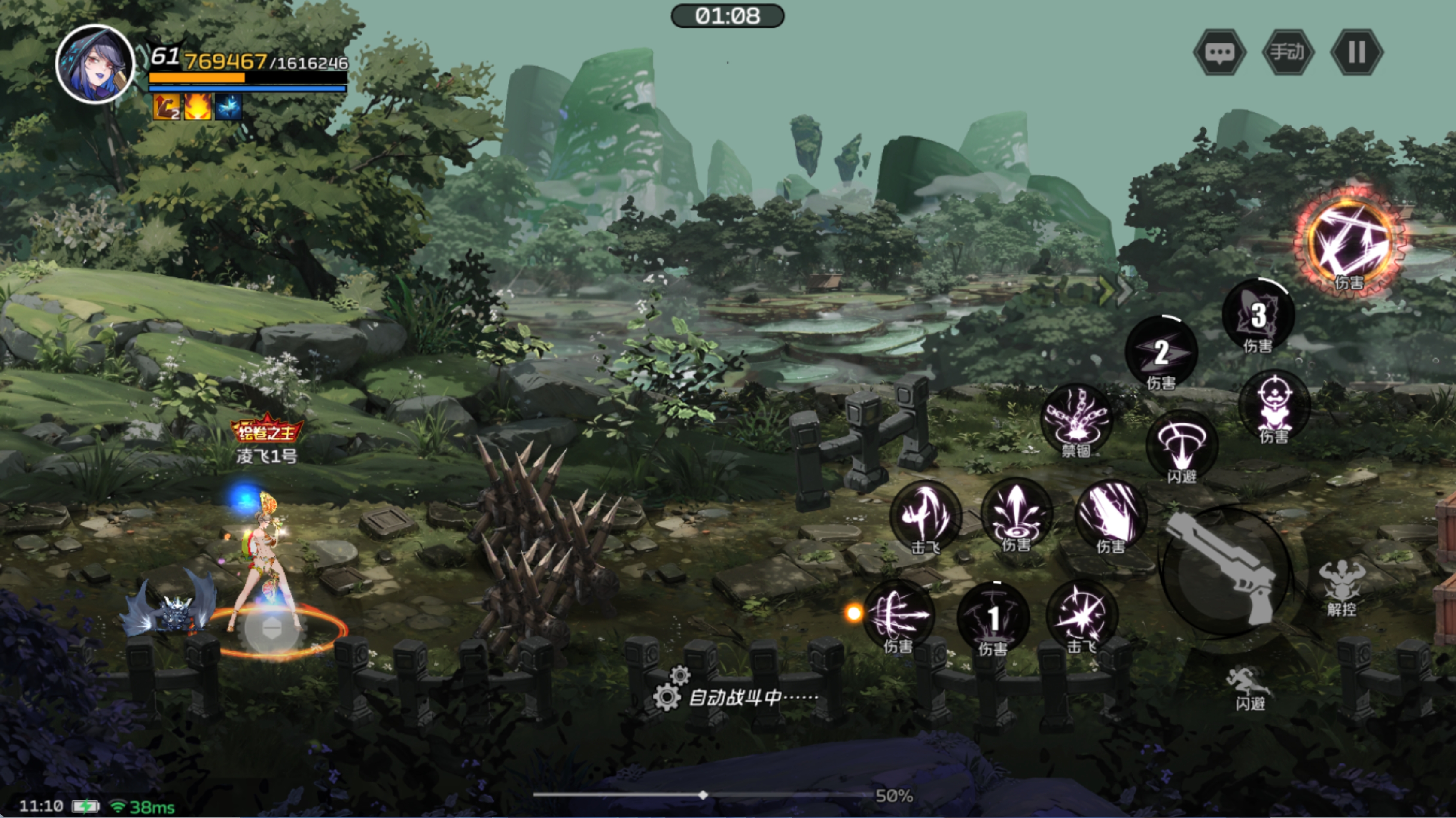Image resolution: width=1456 pixels, height=818 pixels.
Task: Select the flame buff status icon
Action: (197, 106)
